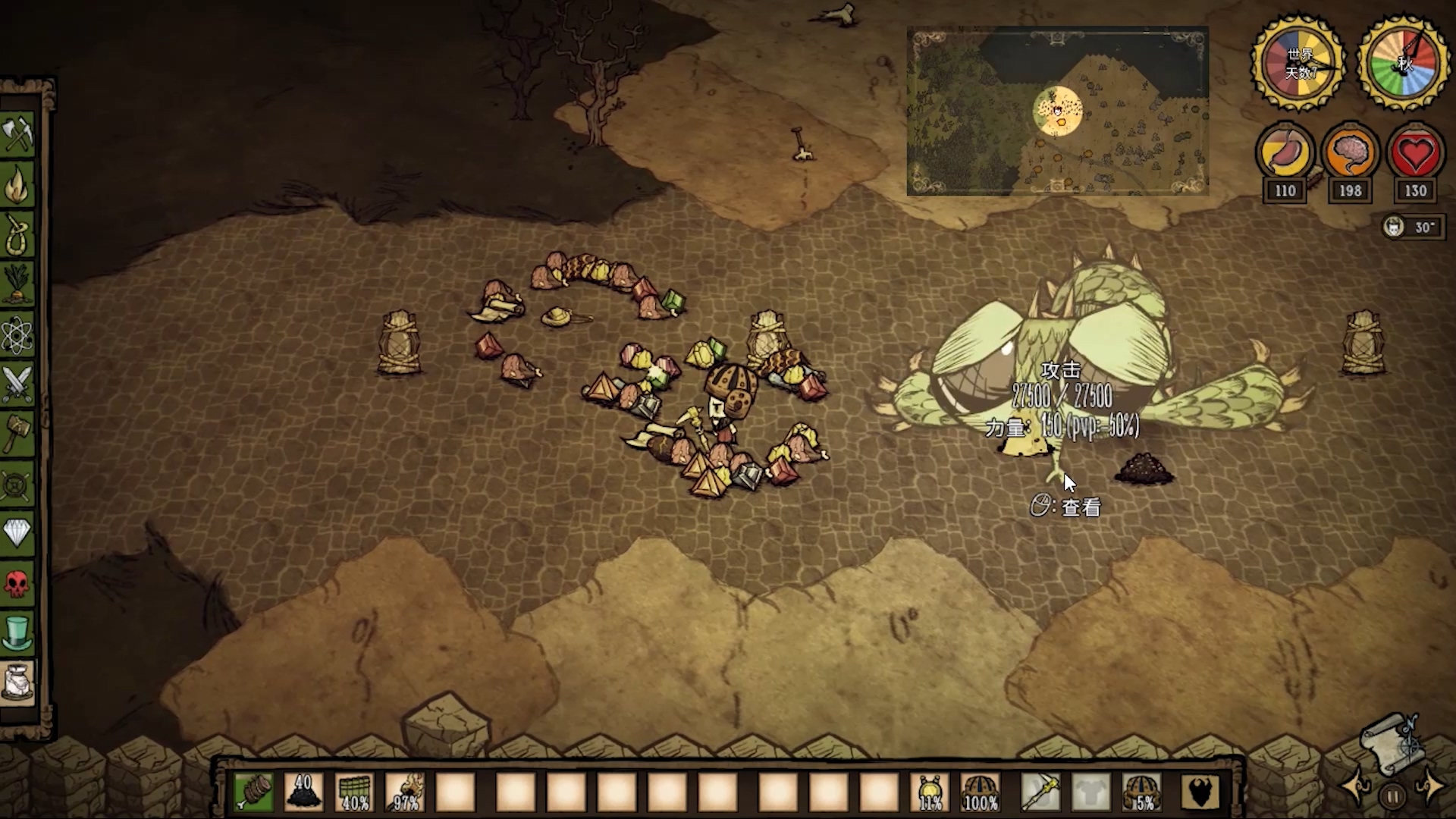Image resolution: width=1456 pixels, height=819 pixels.
Task: Switch to the green top hat Dress tab
Action: point(18,632)
